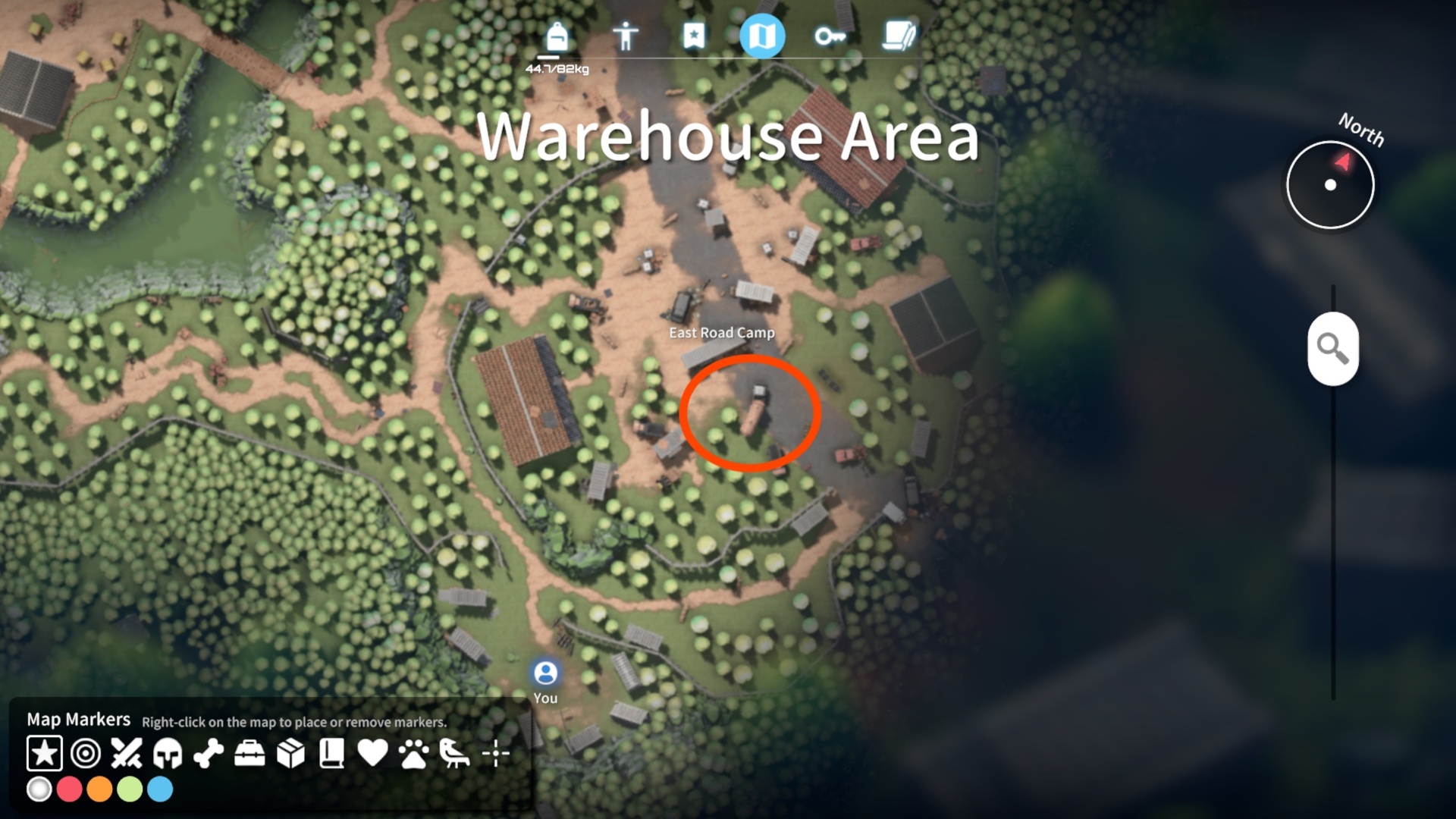Select the paw print map marker
Viewport: 1456px width, 819px height.
click(x=413, y=753)
